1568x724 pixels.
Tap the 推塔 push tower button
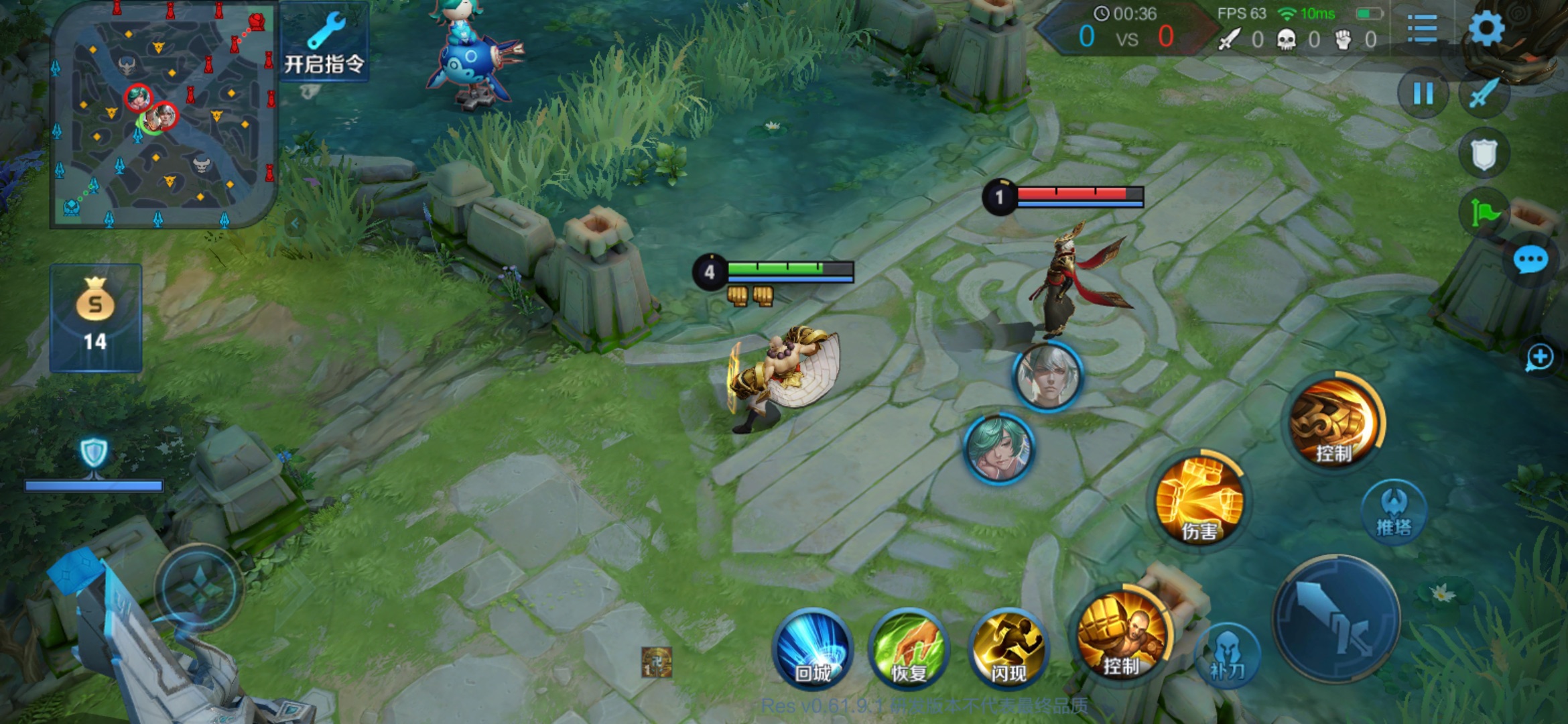(x=1394, y=511)
